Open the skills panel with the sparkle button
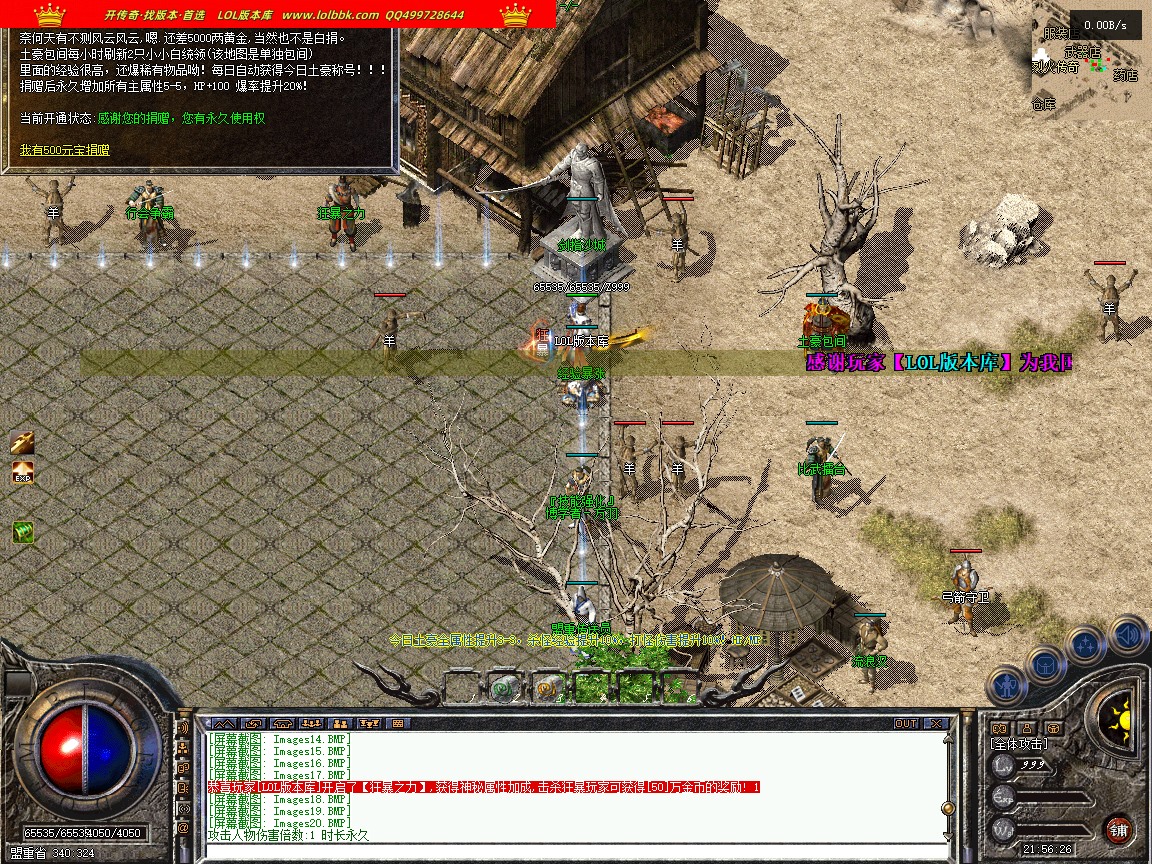The width and height of the screenshot is (1152, 864). 1086,643
